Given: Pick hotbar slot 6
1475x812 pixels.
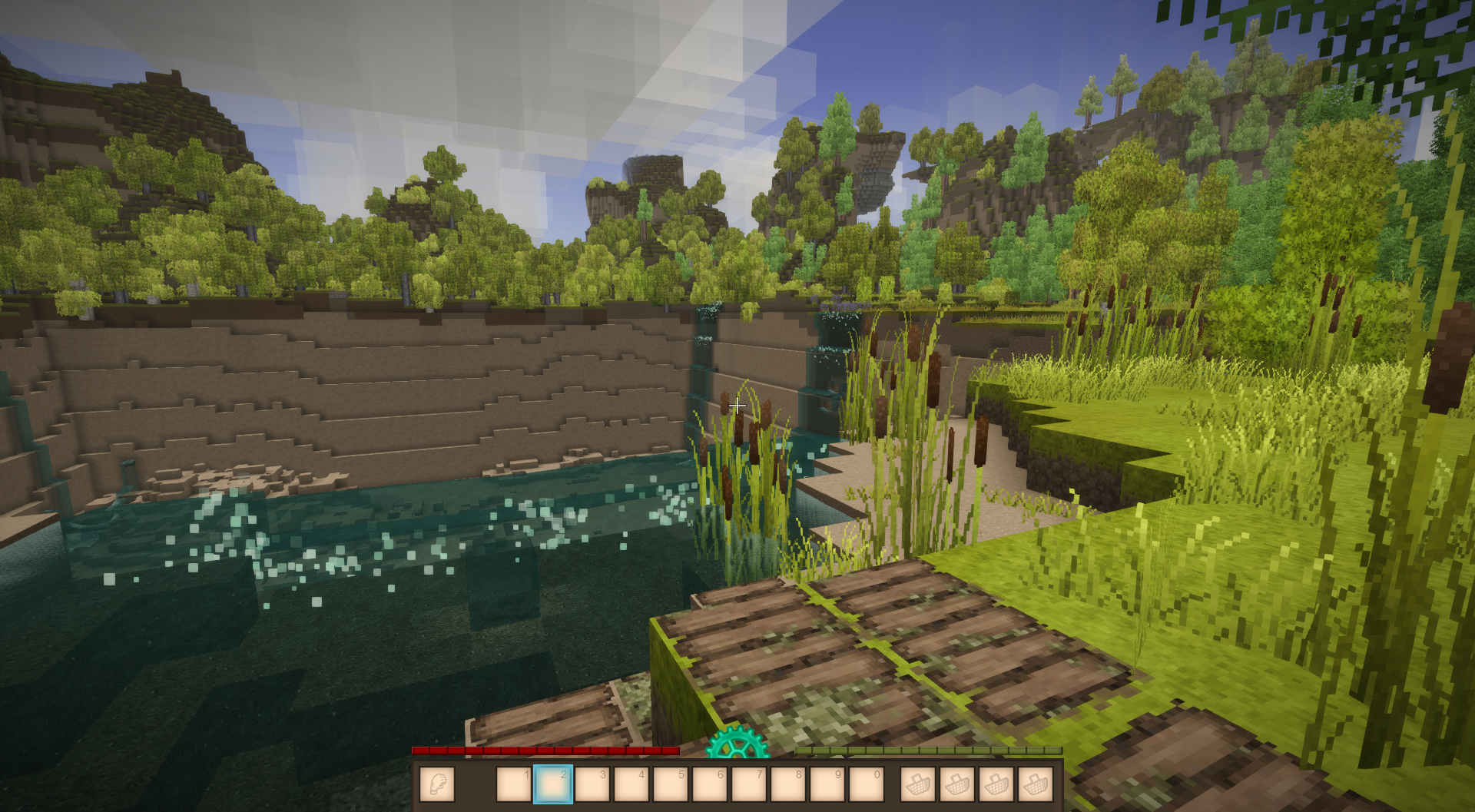Looking at the screenshot, I should [x=710, y=784].
